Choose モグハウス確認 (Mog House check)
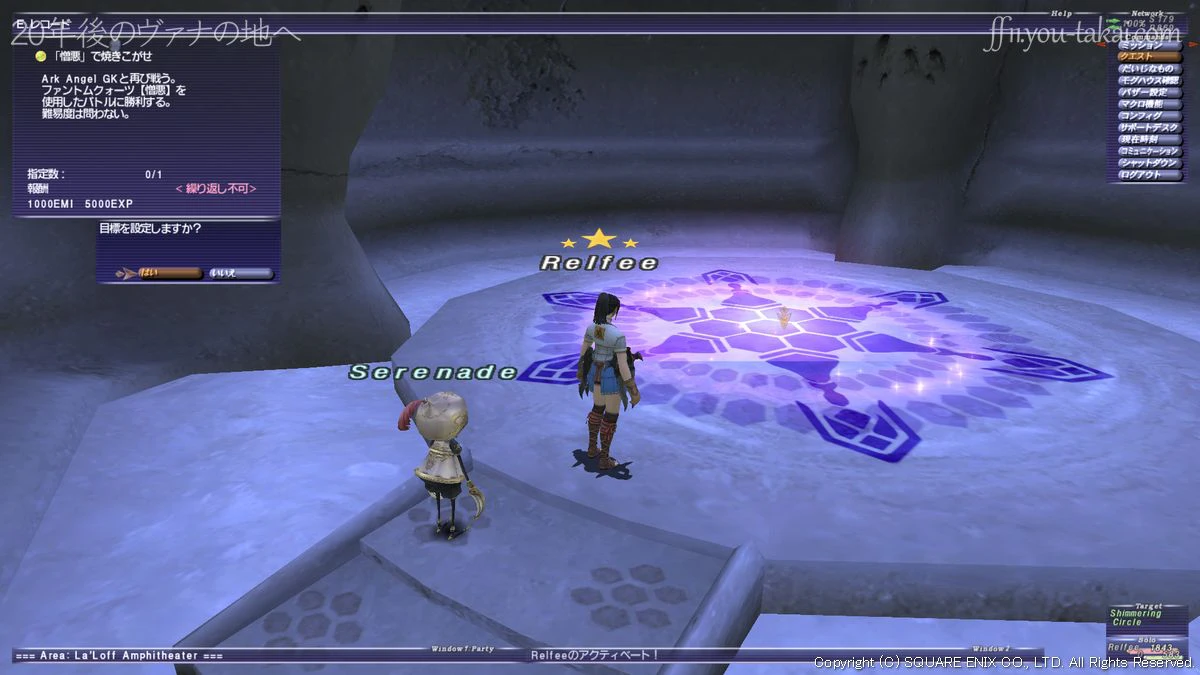The width and height of the screenshot is (1200, 675). click(x=1149, y=81)
